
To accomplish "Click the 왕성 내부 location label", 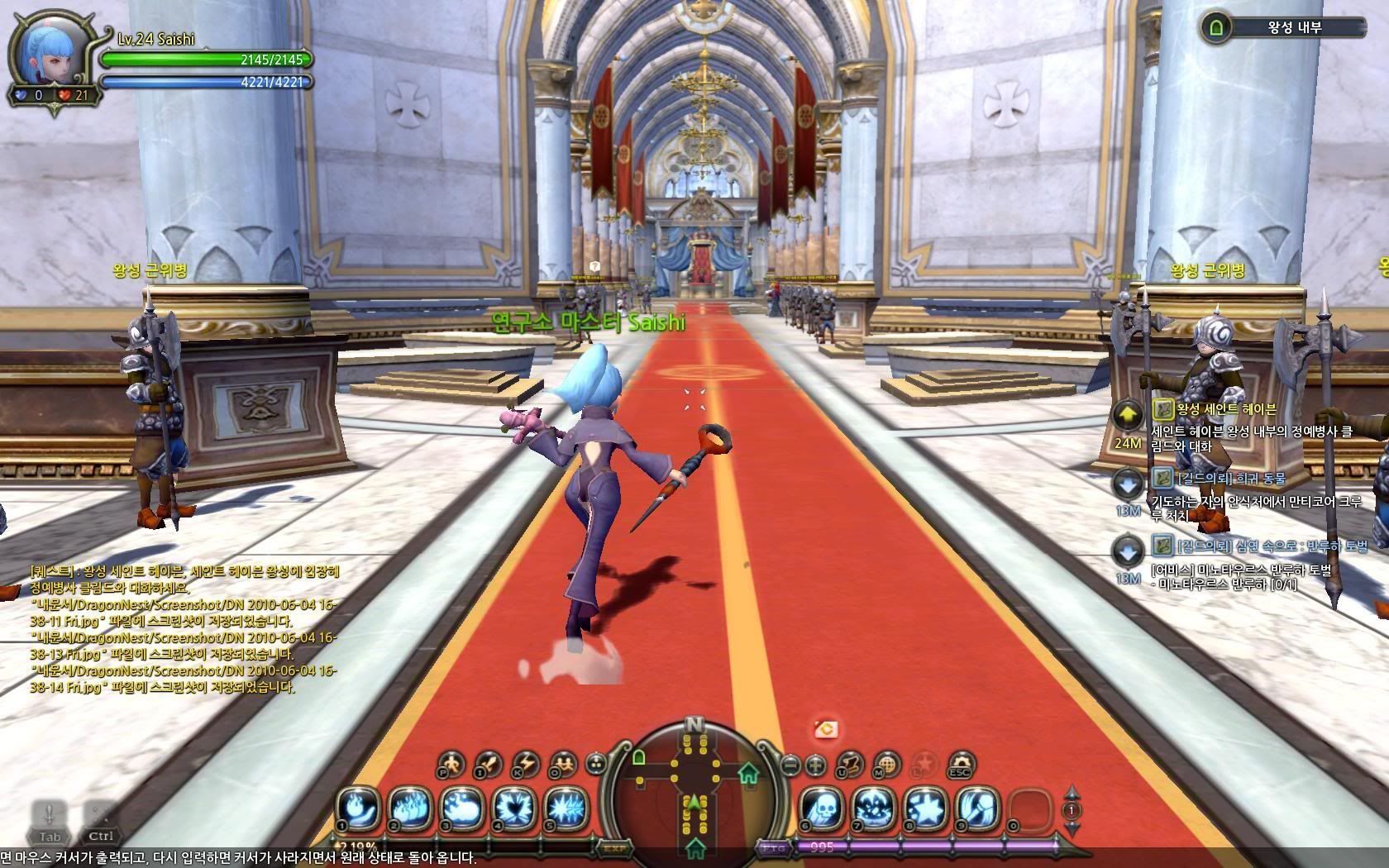I will click(1295, 27).
